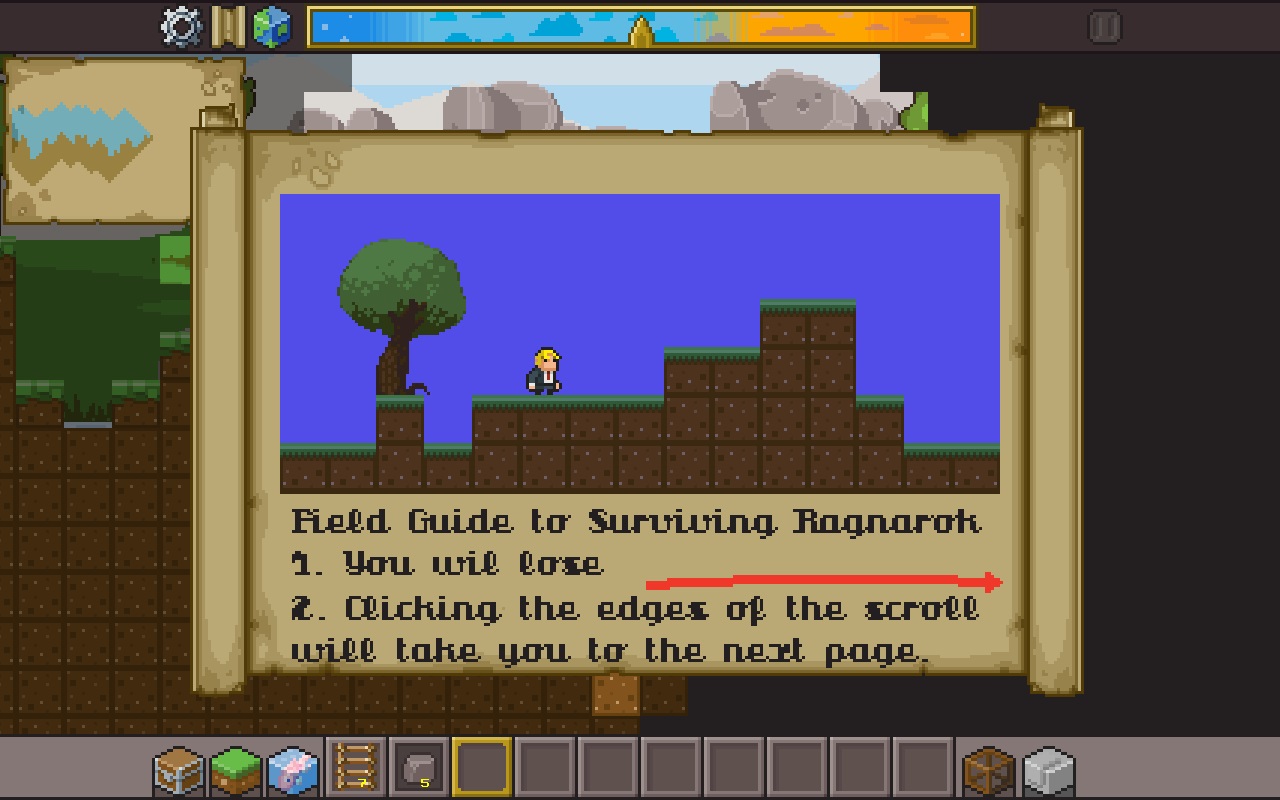Screen dimensions: 1280x800
Task: Click the wooden crate icon
Action: tap(989, 770)
